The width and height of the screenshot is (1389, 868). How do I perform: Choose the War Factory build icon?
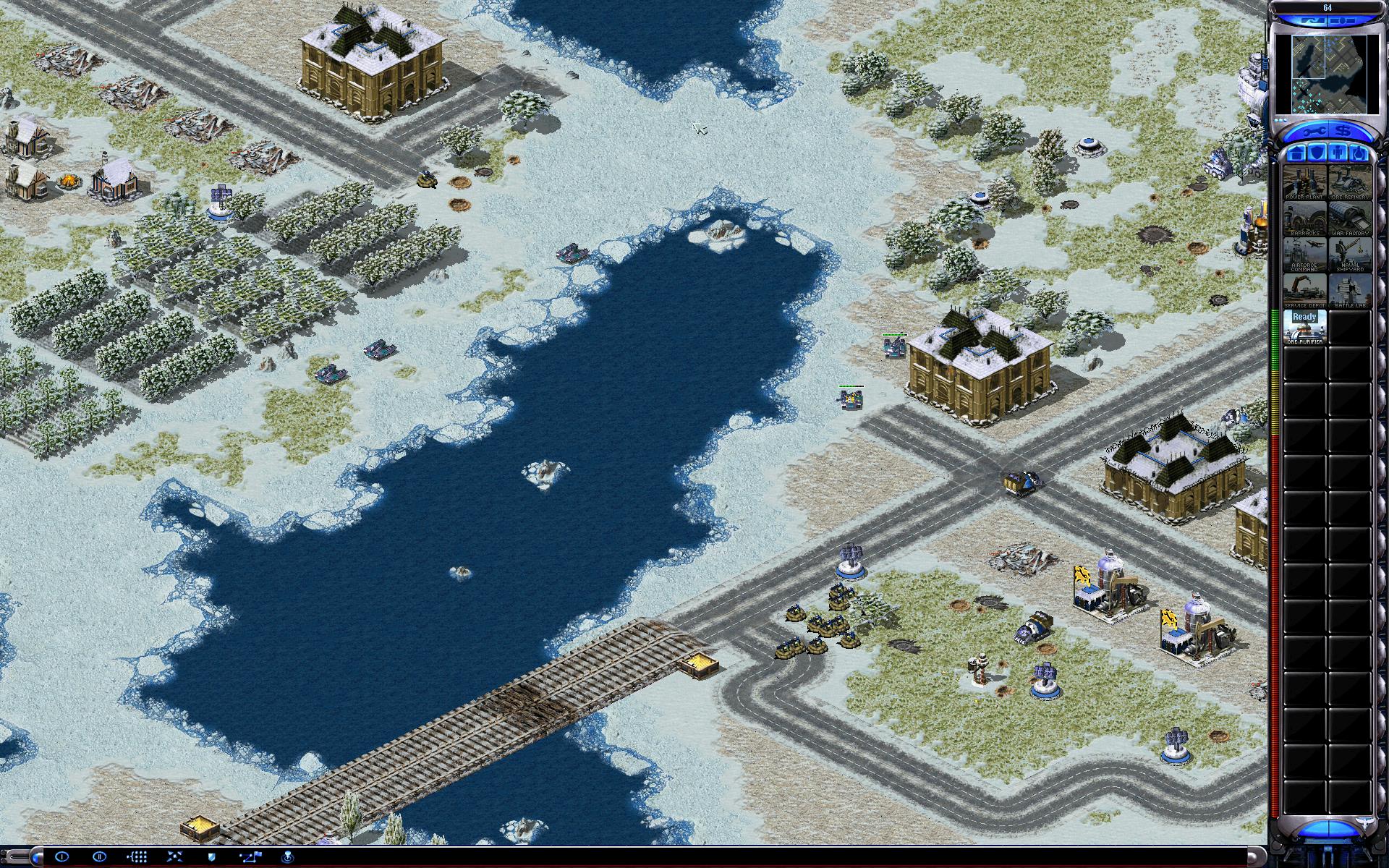1350,218
